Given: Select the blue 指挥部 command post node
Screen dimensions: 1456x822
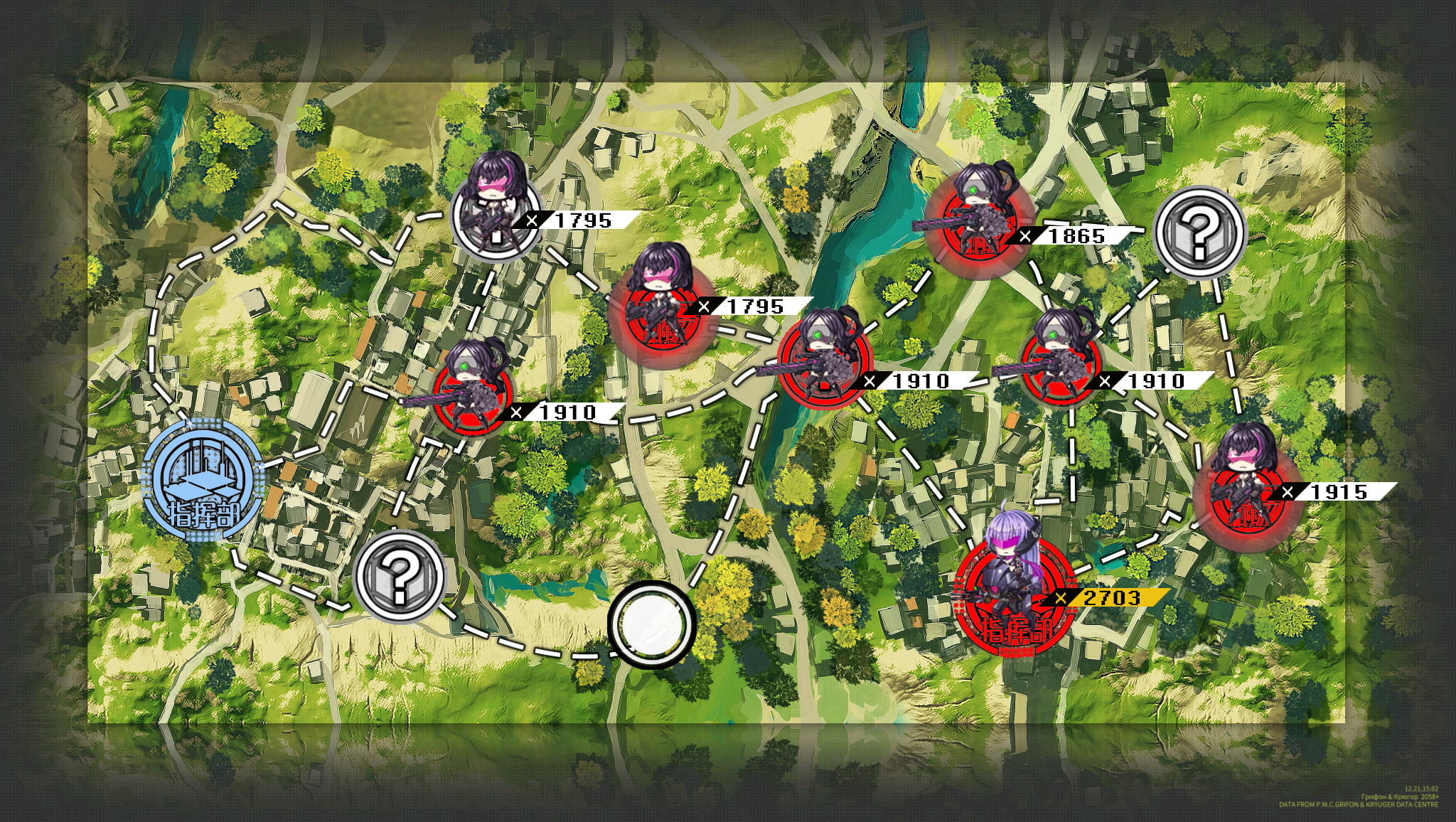Looking at the screenshot, I should coord(202,480).
